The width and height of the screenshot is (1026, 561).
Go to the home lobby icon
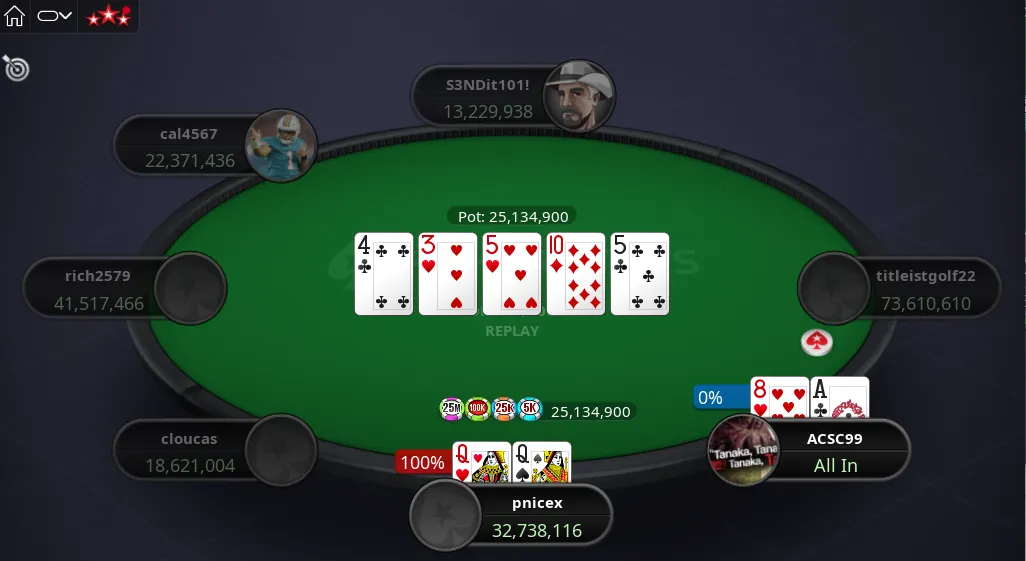pyautogui.click(x=15, y=16)
